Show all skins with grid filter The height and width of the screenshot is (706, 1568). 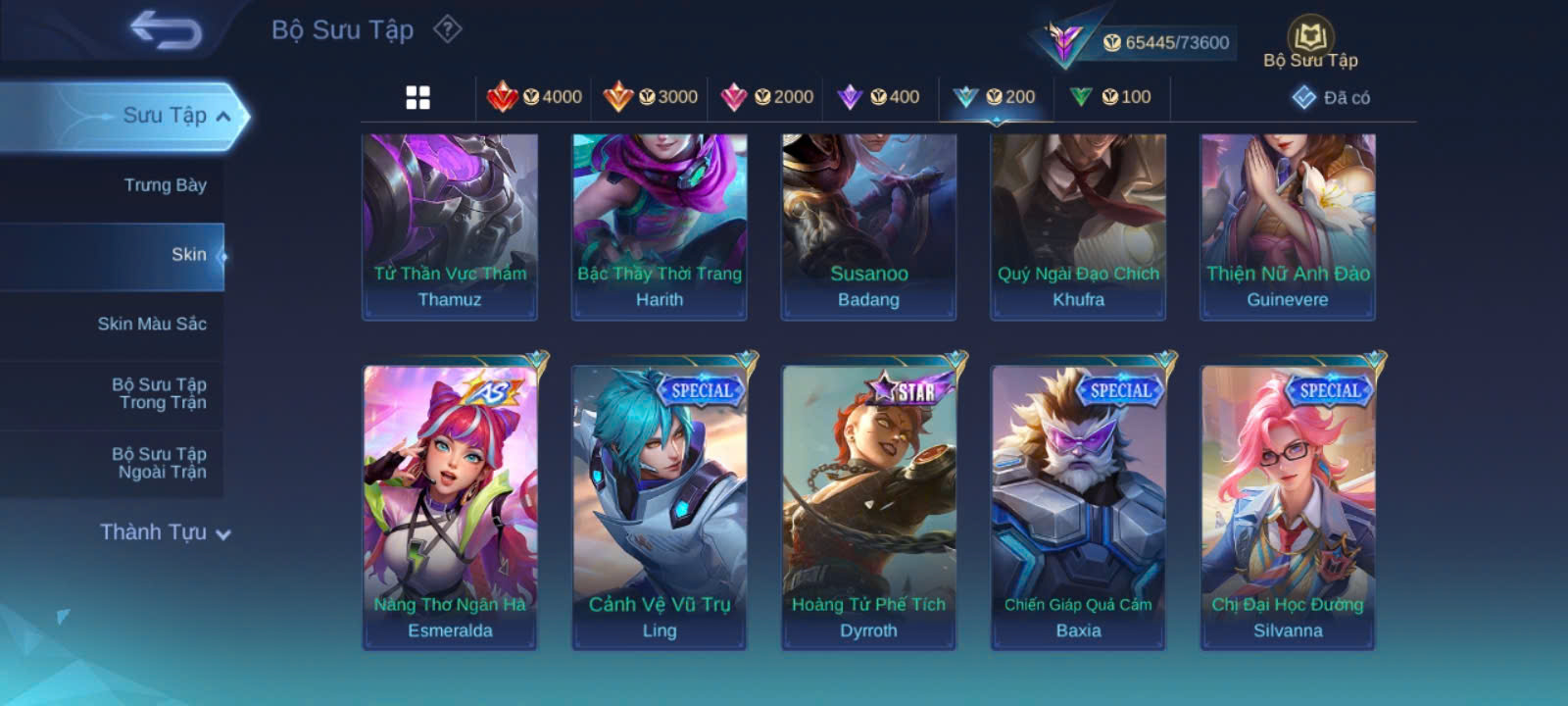coord(417,97)
